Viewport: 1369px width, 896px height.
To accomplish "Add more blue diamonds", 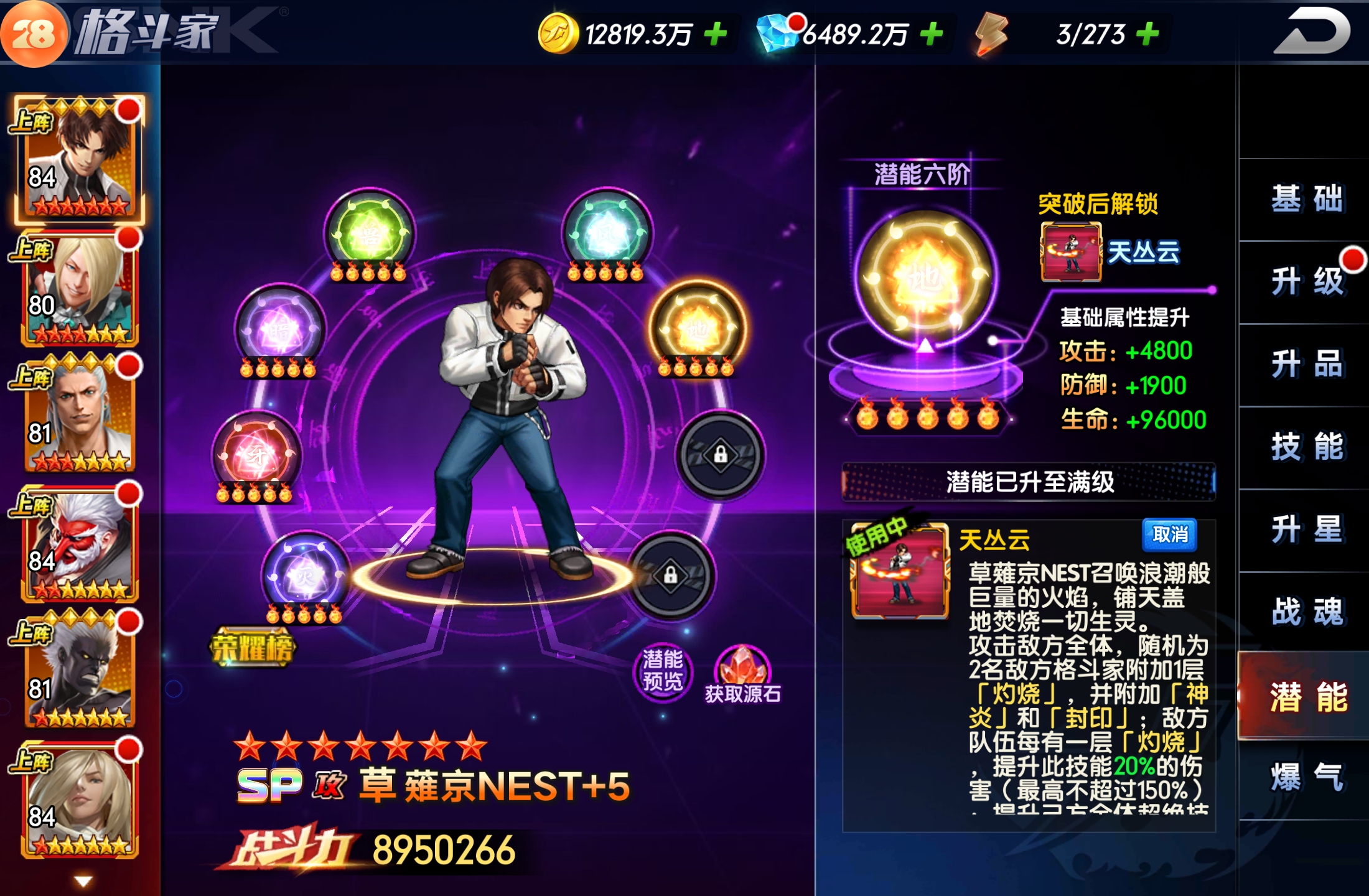I will (x=932, y=34).
